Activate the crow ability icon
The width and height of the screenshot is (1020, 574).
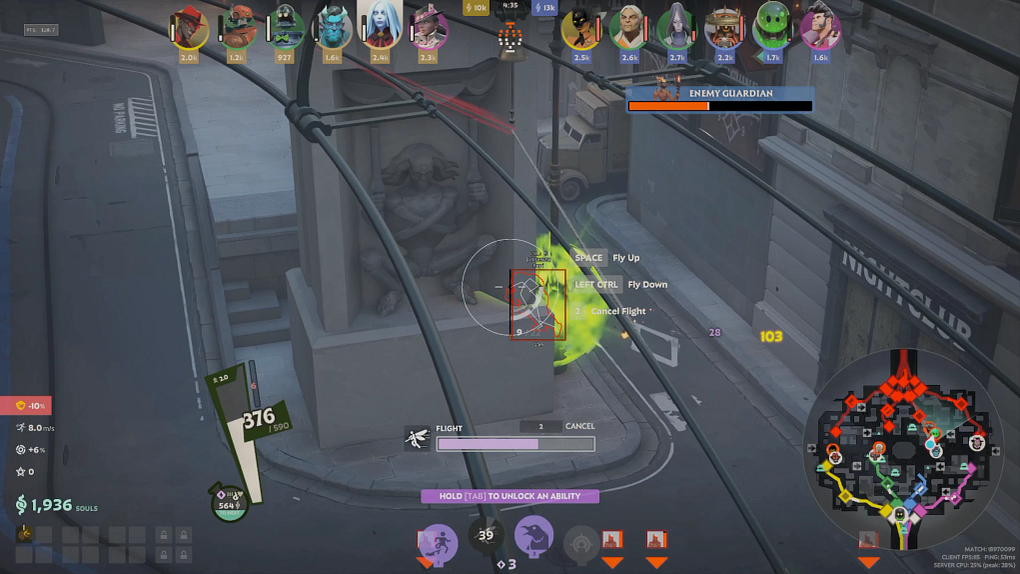point(535,535)
